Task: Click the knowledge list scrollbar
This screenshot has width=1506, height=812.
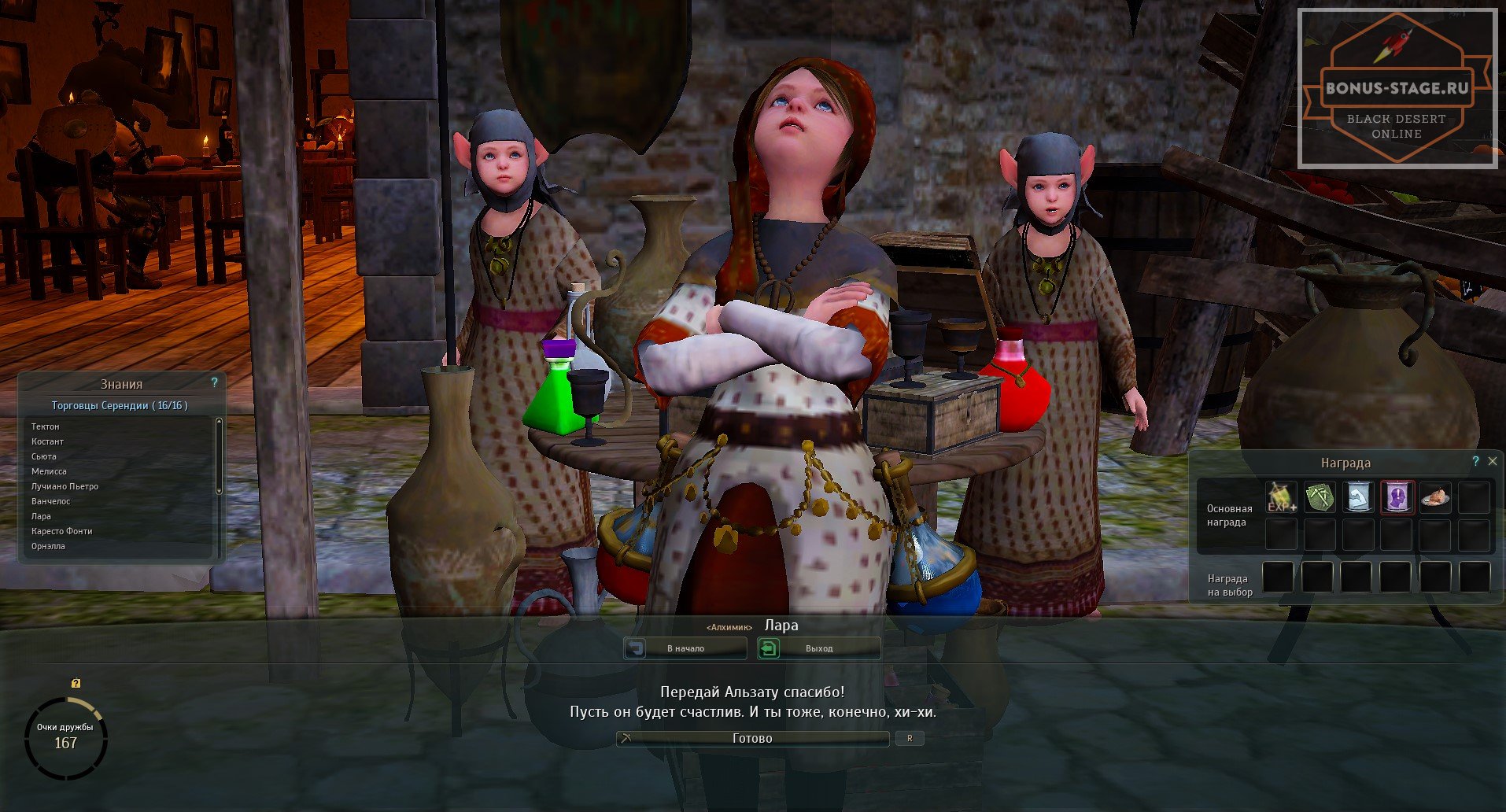Action: tap(219, 456)
